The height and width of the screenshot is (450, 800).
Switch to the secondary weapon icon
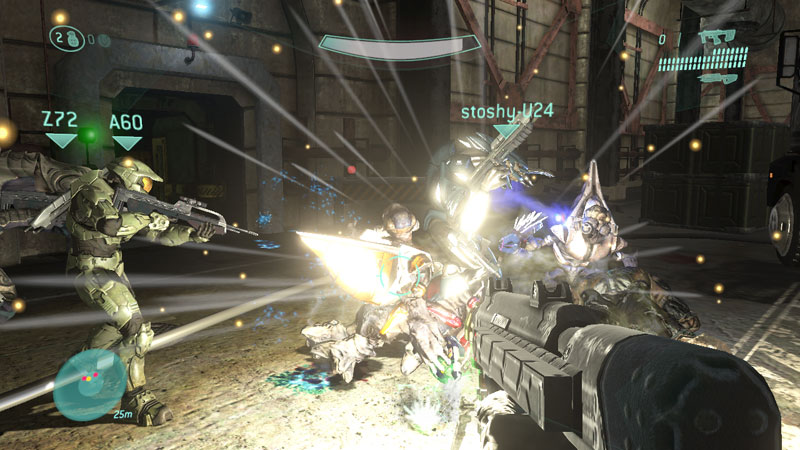pos(718,77)
